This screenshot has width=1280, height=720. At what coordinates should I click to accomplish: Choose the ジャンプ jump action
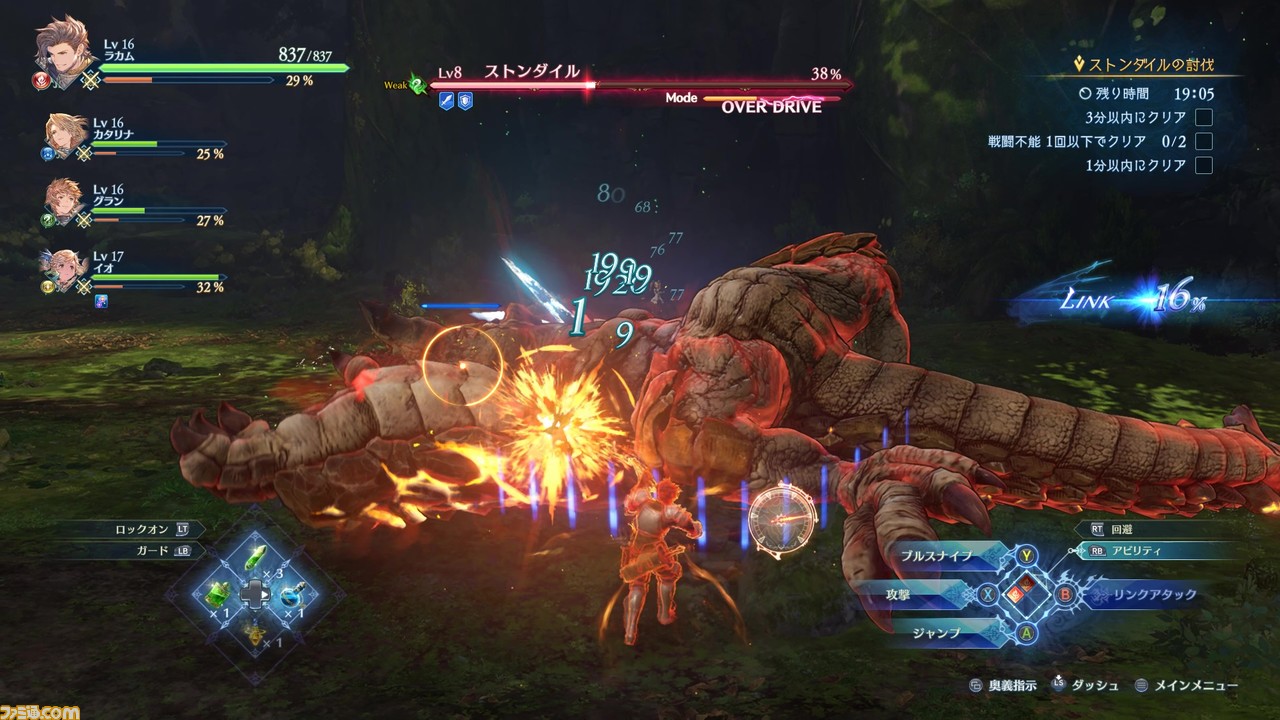point(936,632)
